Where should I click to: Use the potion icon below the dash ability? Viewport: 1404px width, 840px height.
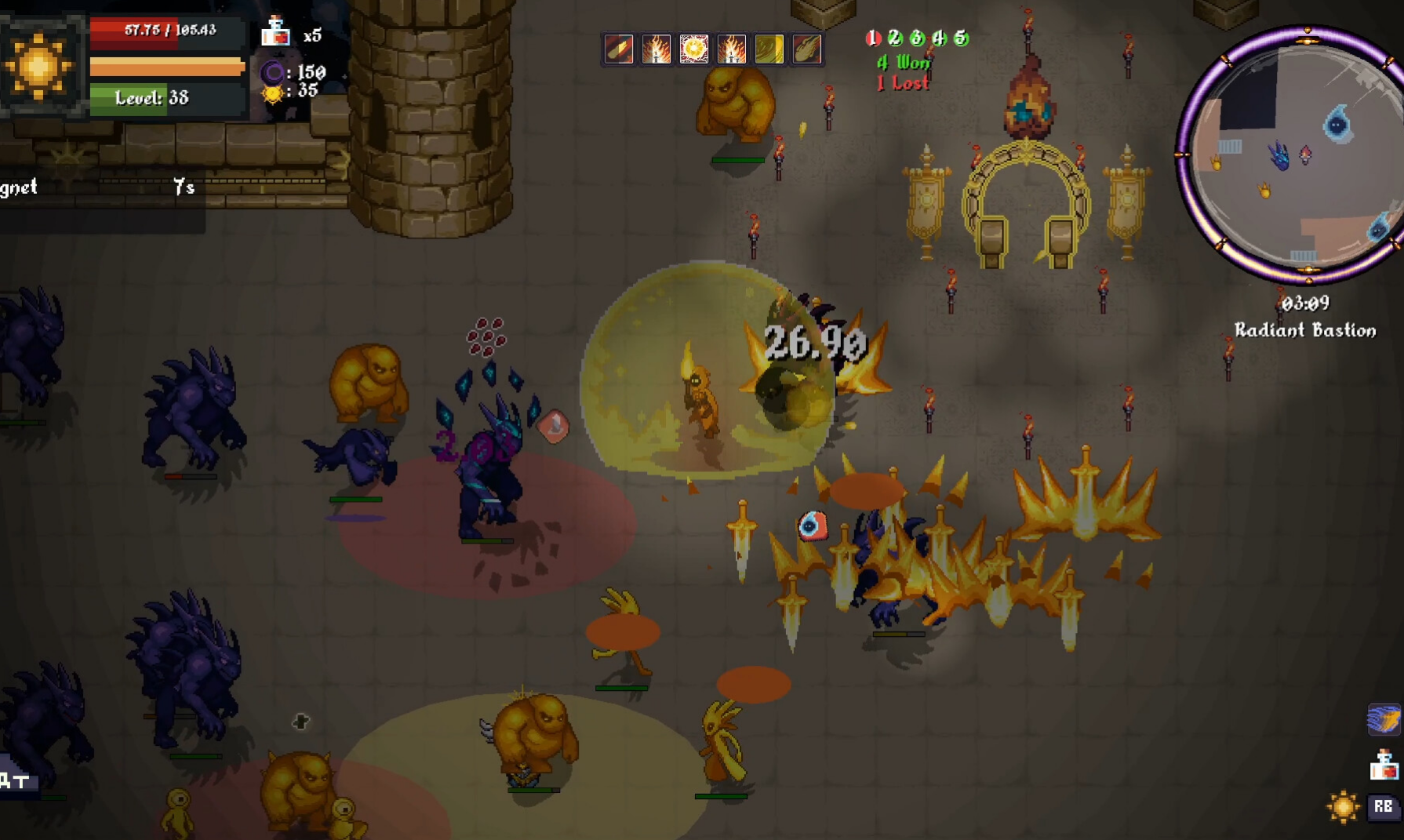tap(1384, 765)
